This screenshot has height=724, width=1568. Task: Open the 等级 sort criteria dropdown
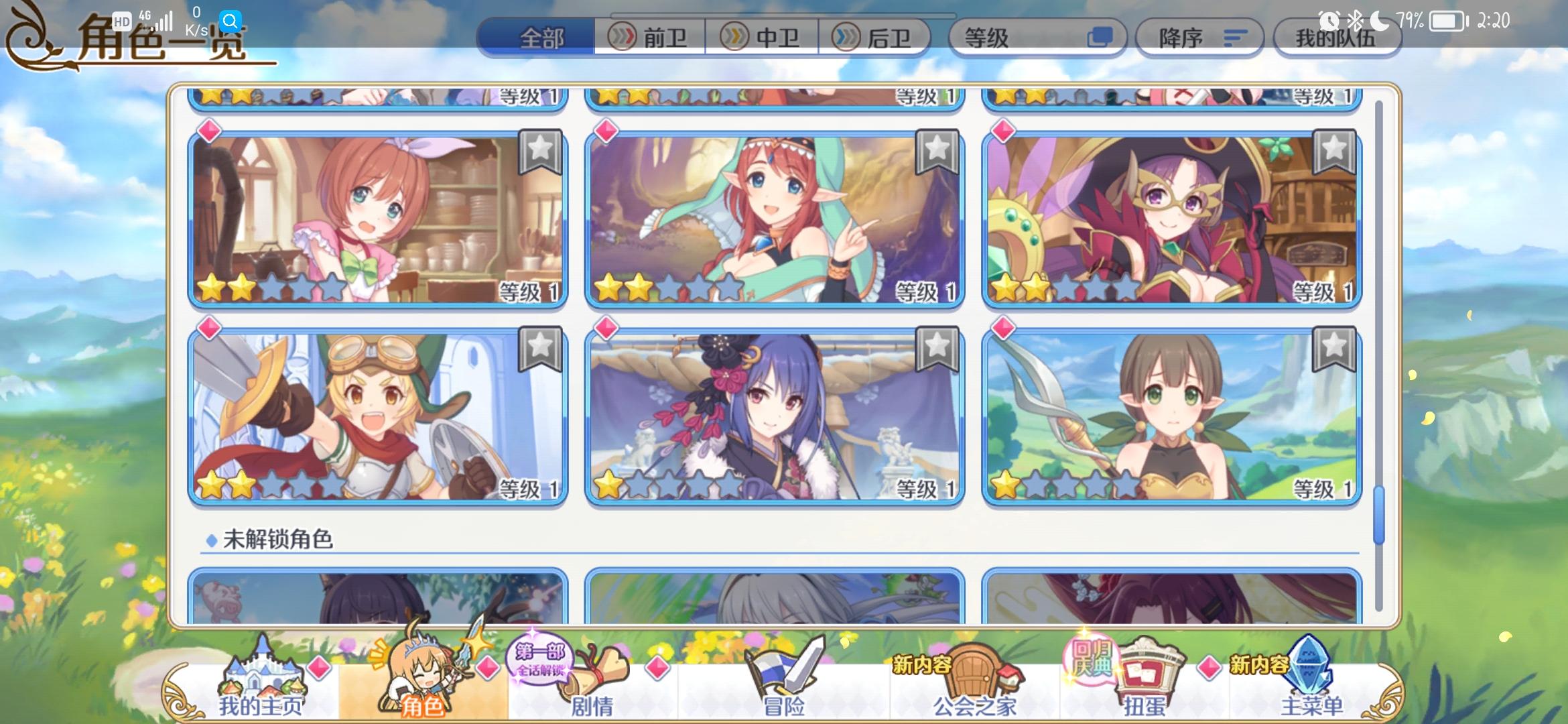1037,38
